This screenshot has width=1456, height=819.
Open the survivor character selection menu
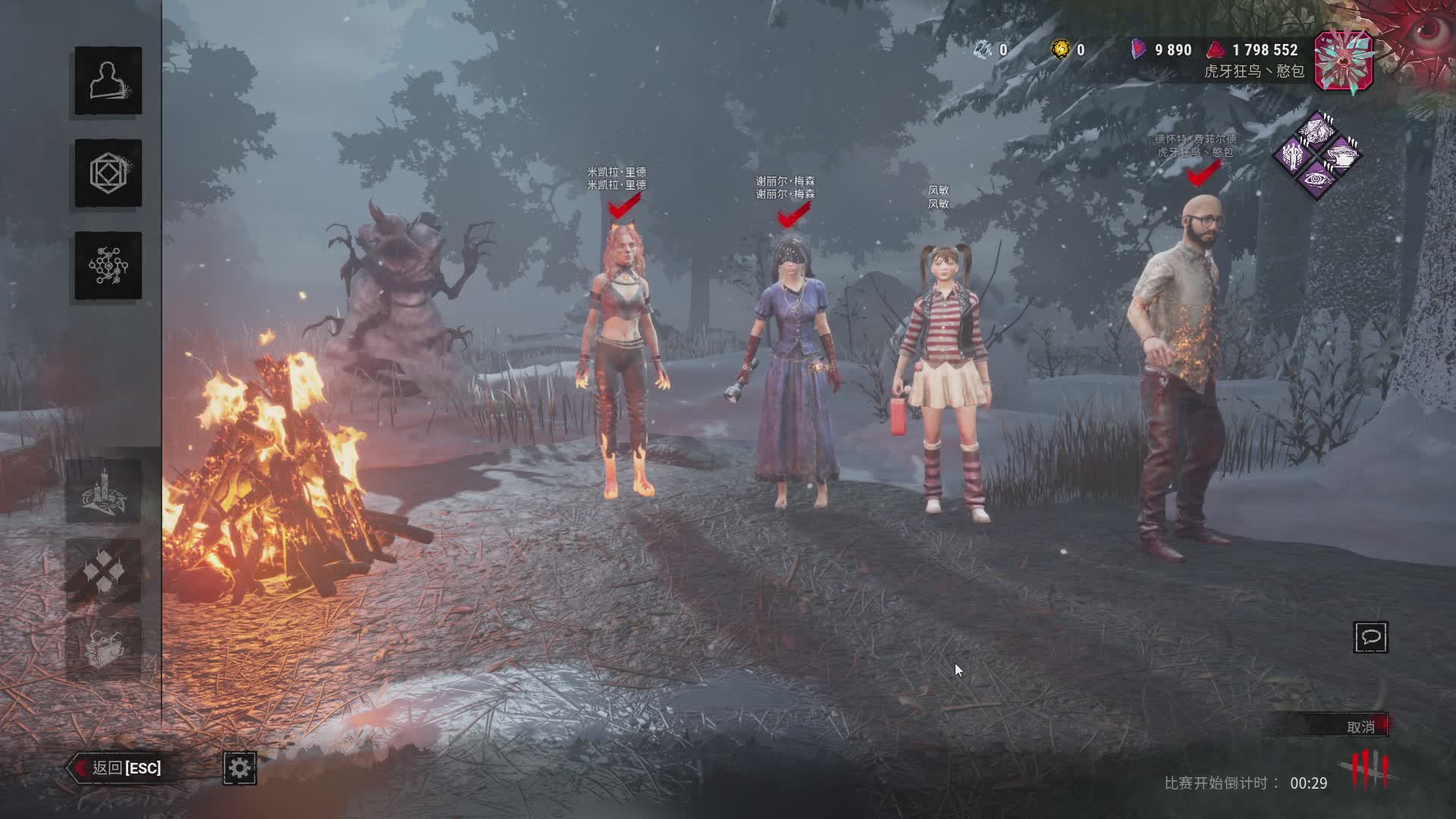click(108, 80)
